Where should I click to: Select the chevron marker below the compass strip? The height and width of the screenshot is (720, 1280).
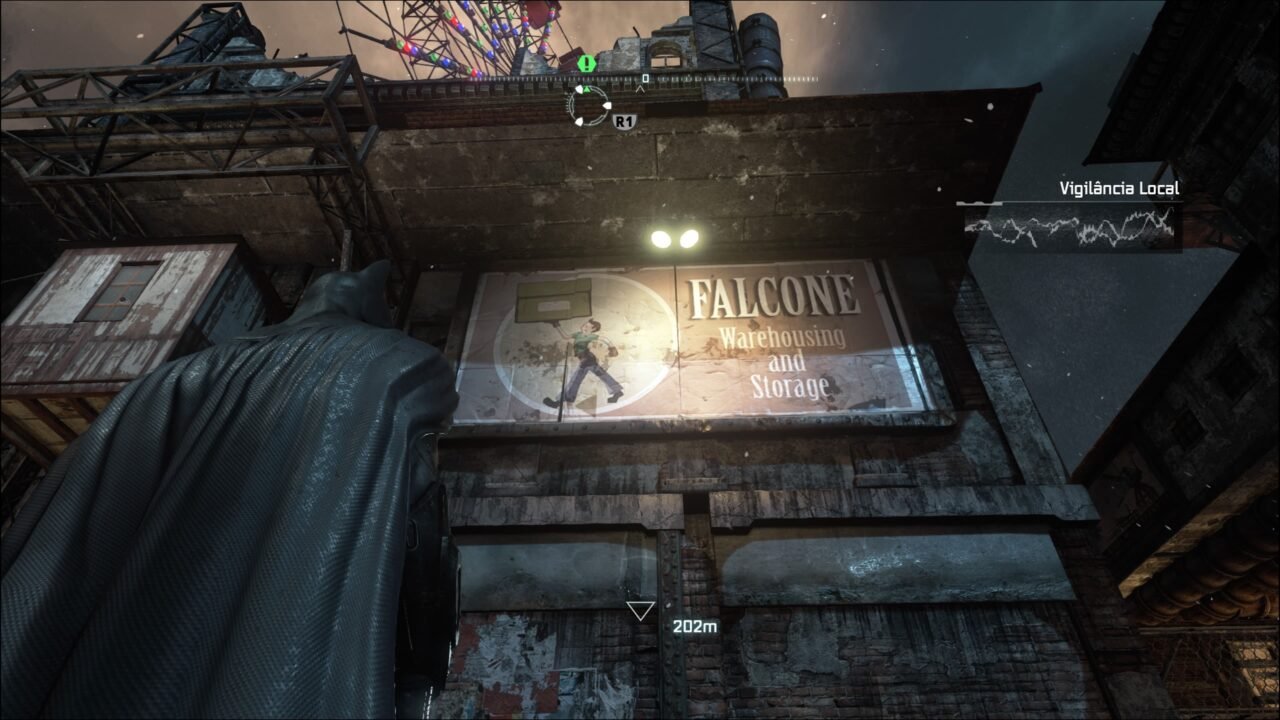tap(640, 87)
